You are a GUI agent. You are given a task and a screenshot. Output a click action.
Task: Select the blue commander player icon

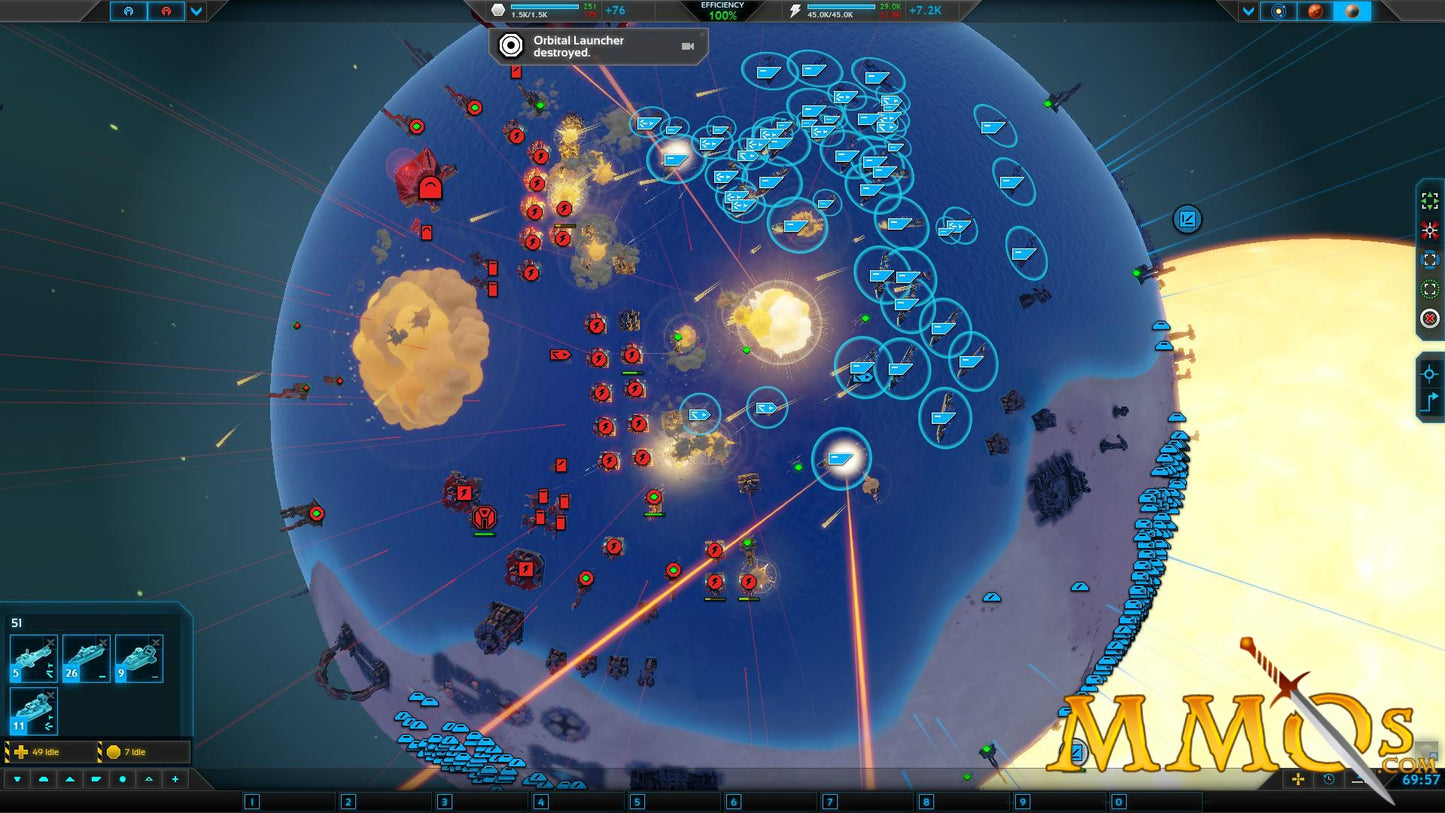tap(129, 11)
